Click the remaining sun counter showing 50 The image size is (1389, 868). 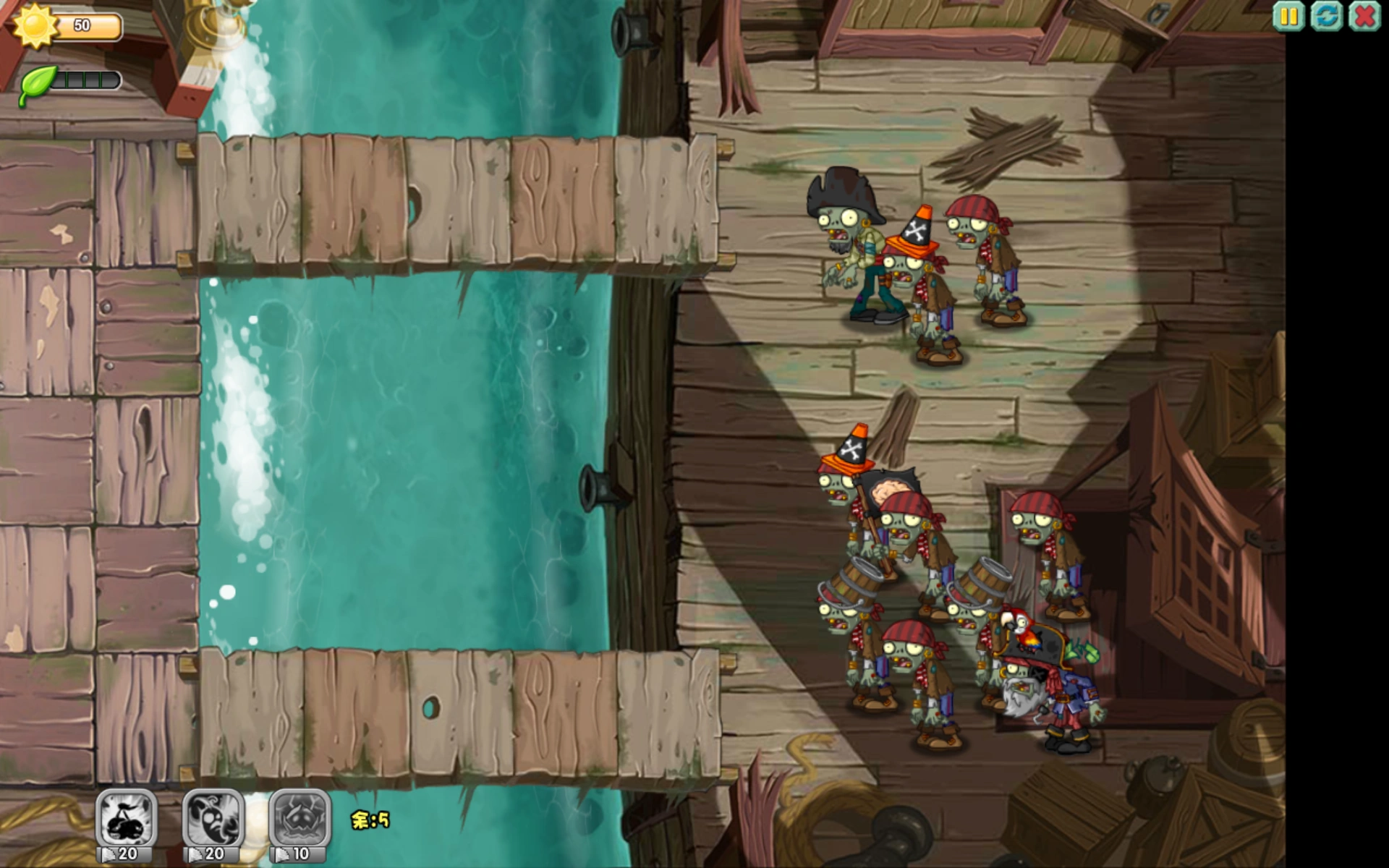click(83, 25)
